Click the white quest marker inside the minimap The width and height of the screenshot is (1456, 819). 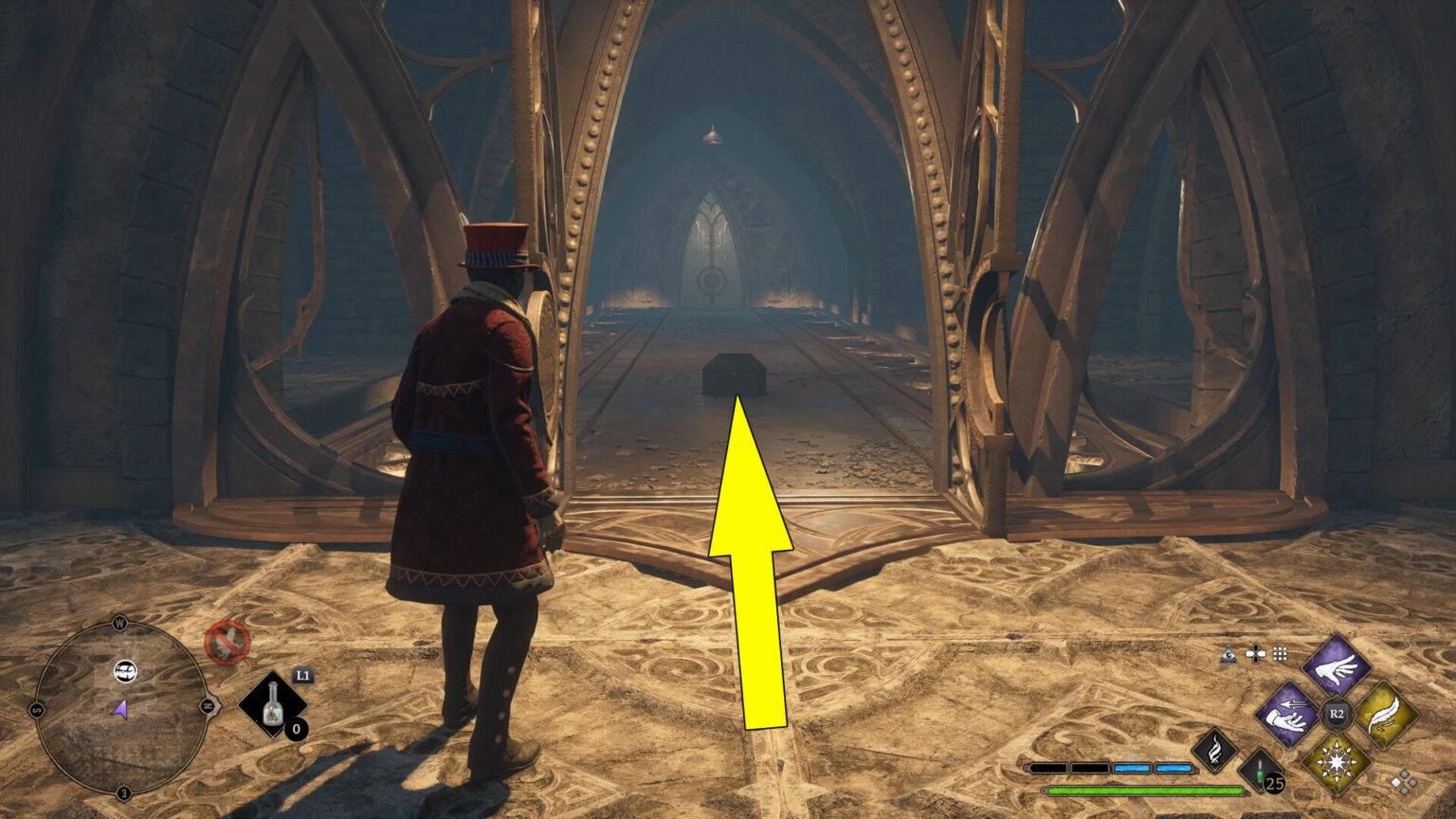click(x=125, y=669)
